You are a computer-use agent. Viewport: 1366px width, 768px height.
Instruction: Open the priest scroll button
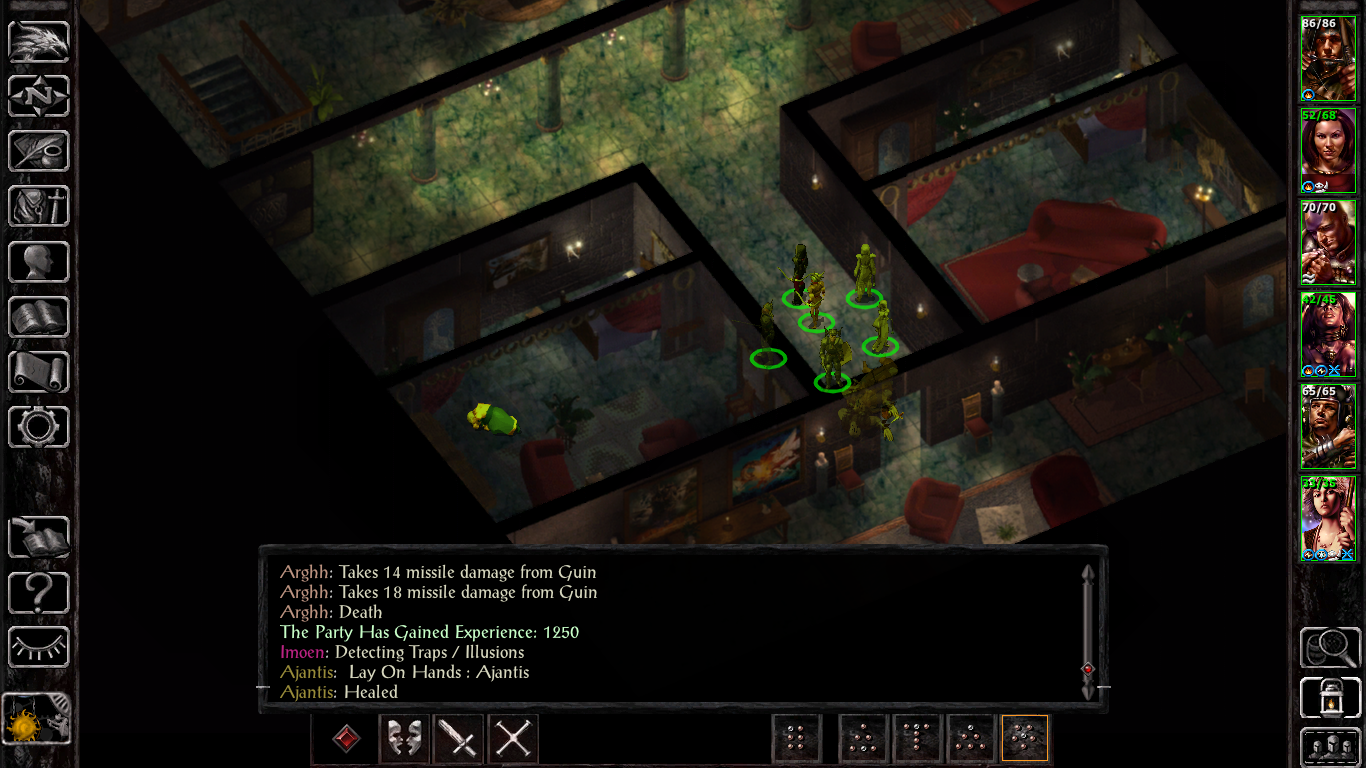(x=39, y=371)
